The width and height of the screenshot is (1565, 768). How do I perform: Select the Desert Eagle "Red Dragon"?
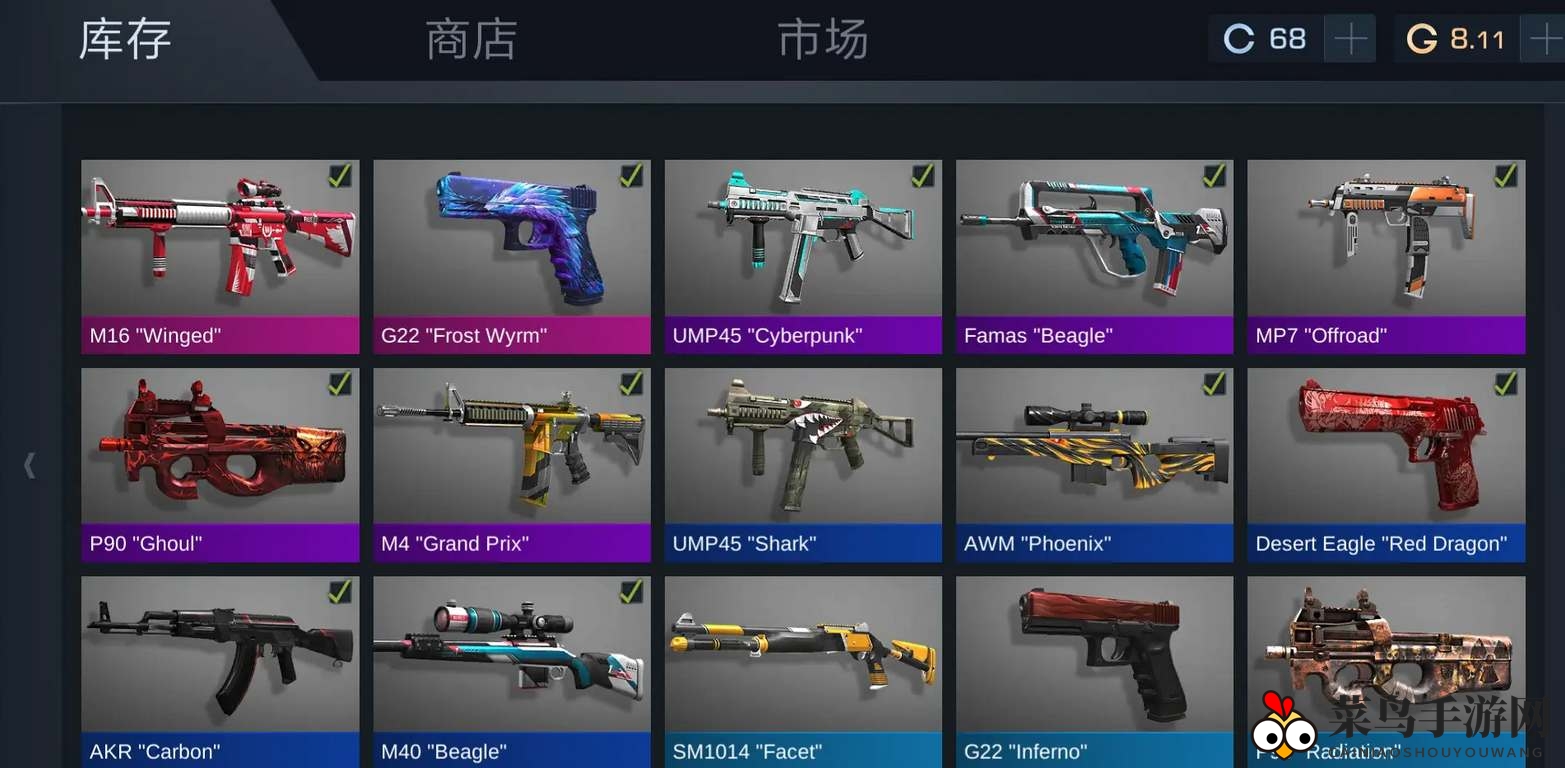[x=1386, y=464]
